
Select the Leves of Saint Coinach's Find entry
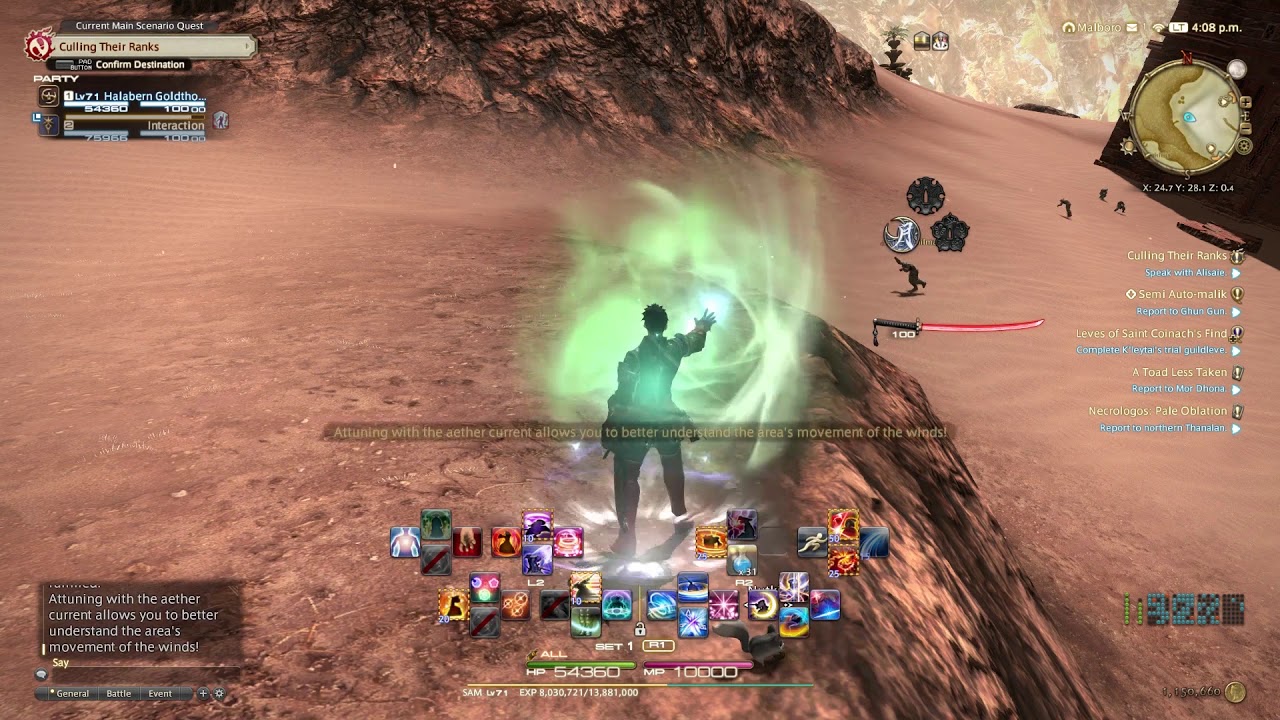coord(1150,334)
